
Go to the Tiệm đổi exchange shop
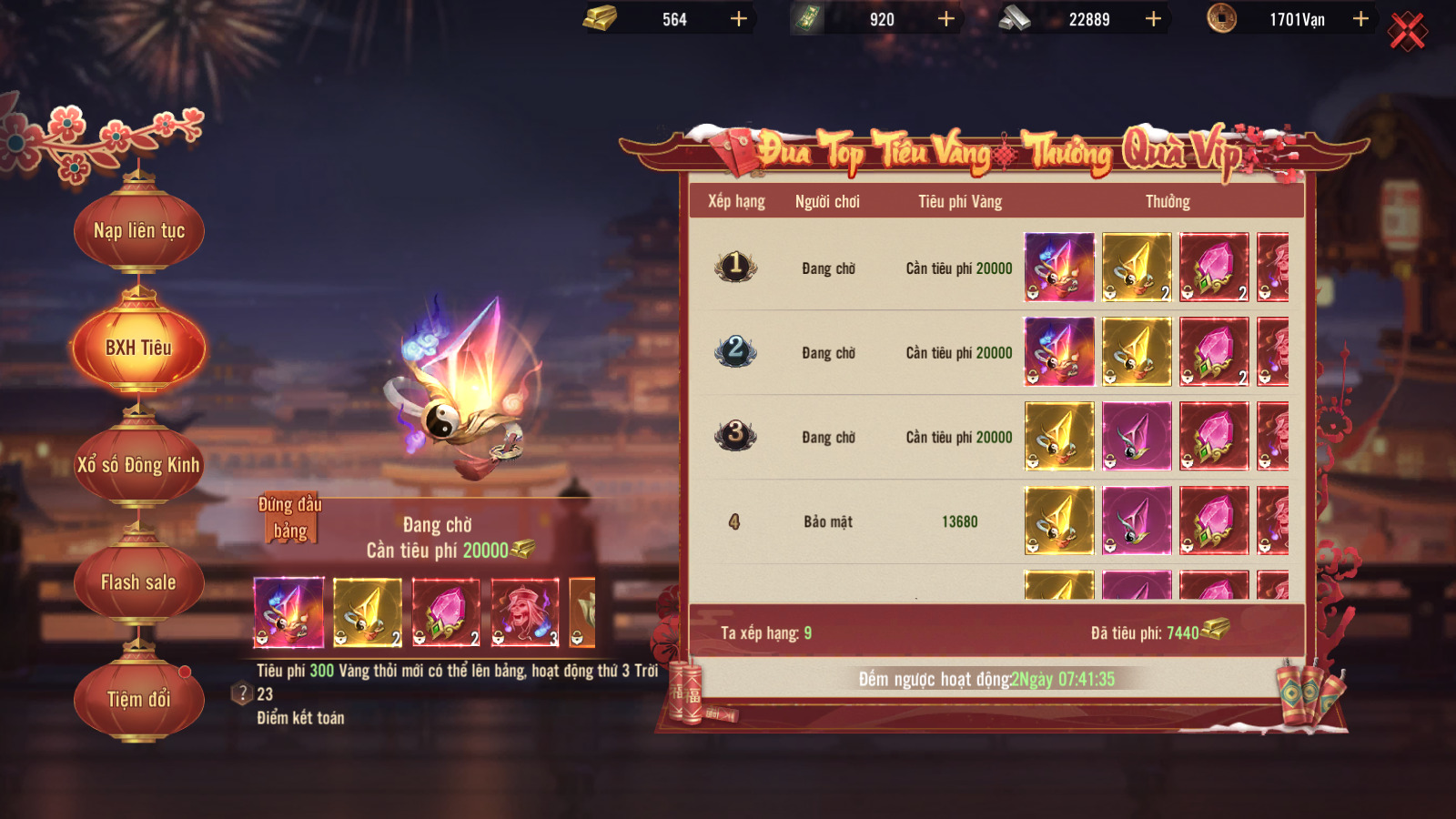click(x=138, y=699)
